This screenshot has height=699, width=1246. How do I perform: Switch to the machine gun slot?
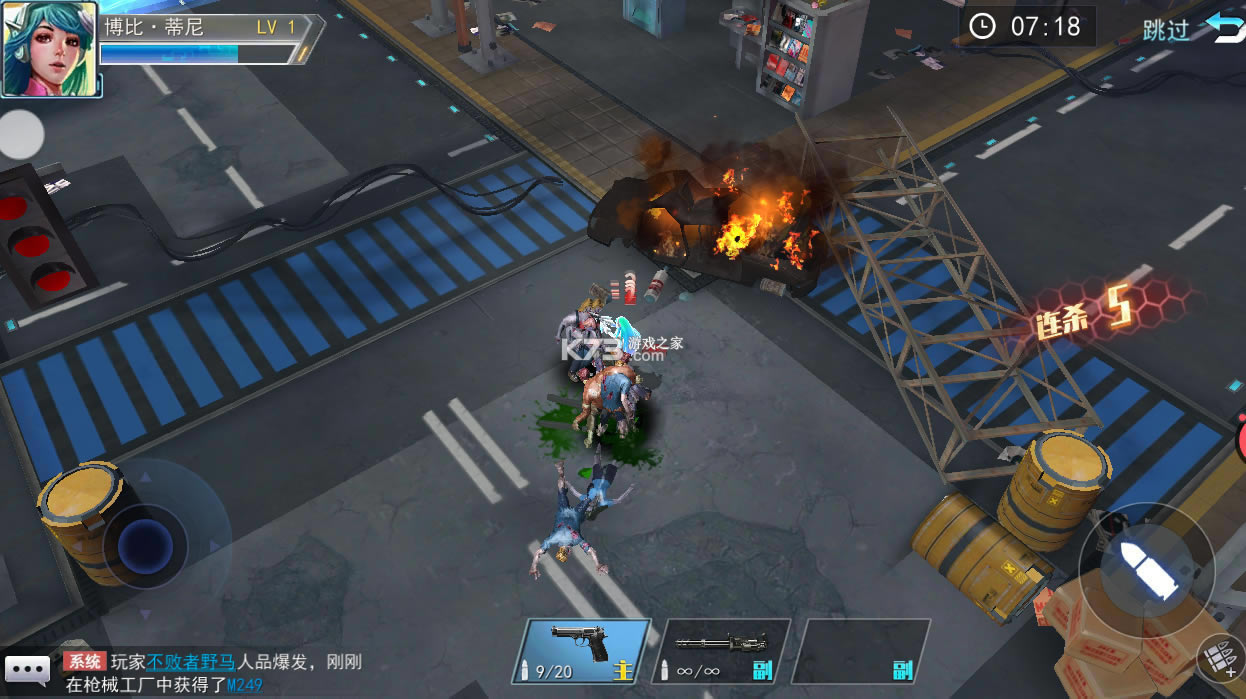click(721, 652)
